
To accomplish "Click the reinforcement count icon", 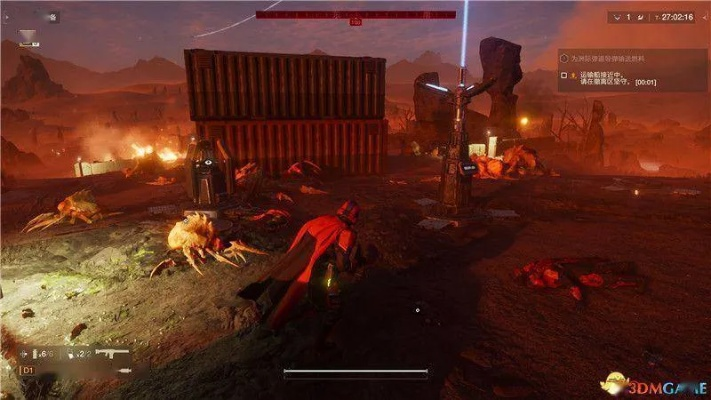I will (616, 17).
